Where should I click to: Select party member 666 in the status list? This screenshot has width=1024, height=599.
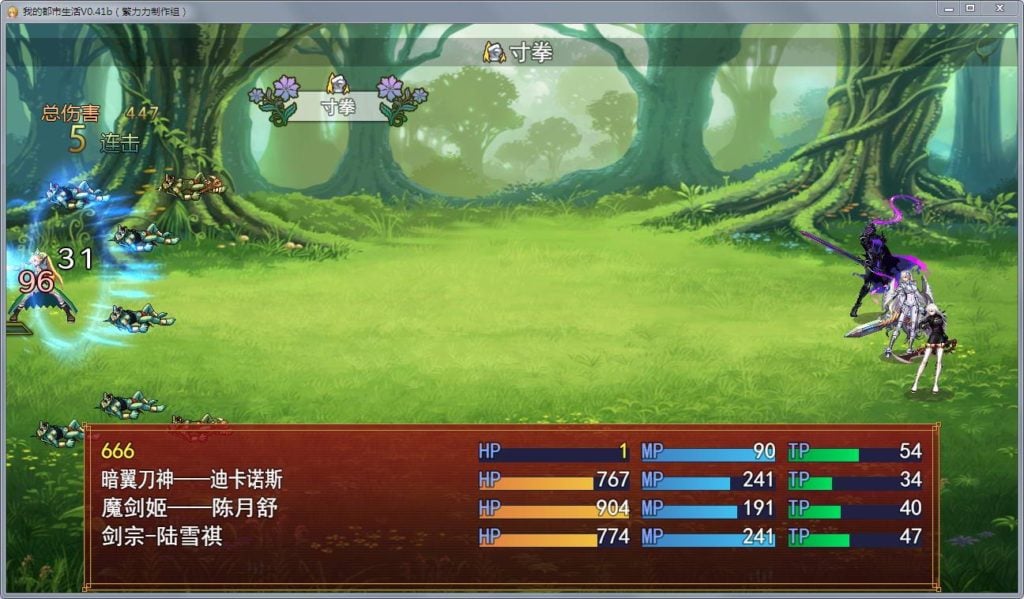pos(118,452)
